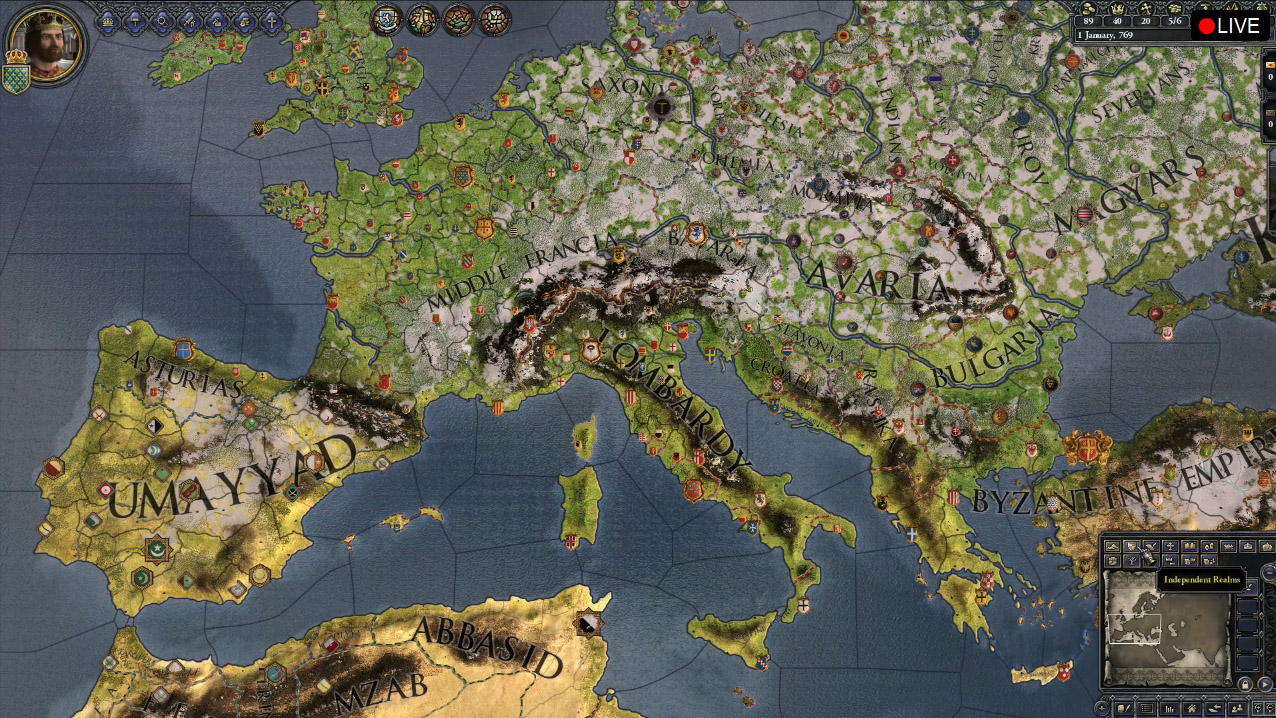Open the hammer icon tab in top bar
1276x718 pixels.
[135, 22]
